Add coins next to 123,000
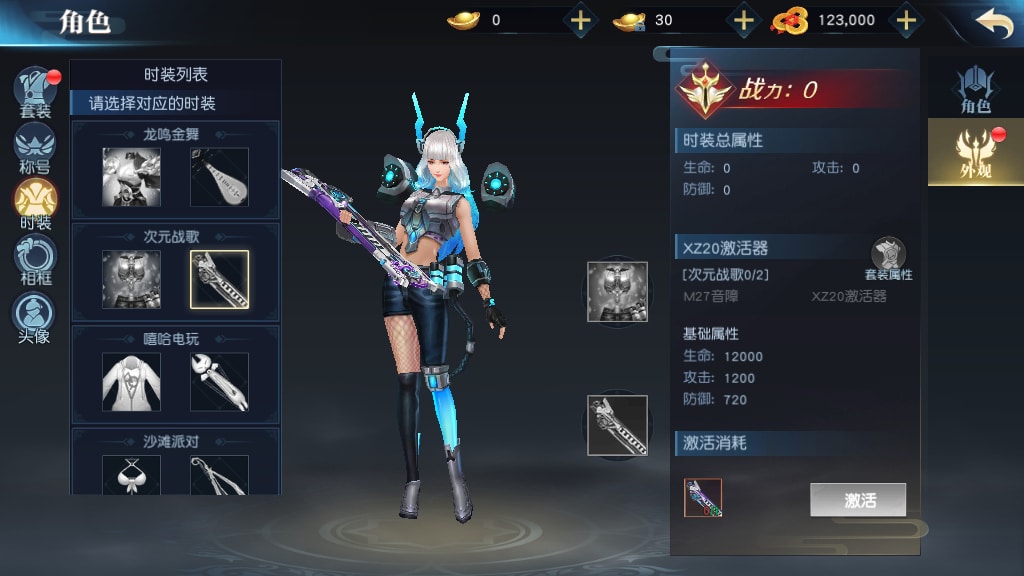1024x576 pixels. click(905, 20)
